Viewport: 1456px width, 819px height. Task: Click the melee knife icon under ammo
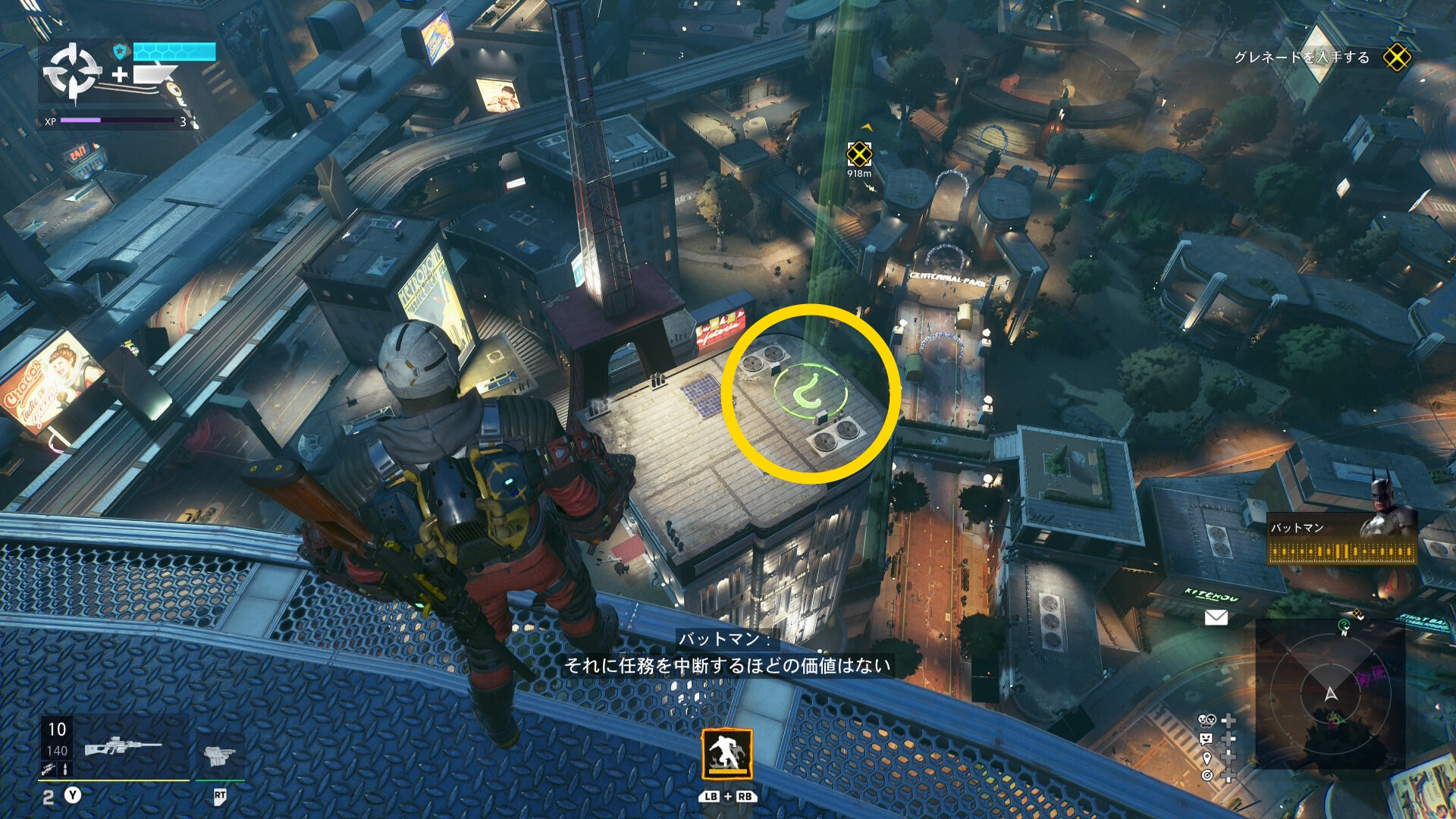(x=49, y=769)
